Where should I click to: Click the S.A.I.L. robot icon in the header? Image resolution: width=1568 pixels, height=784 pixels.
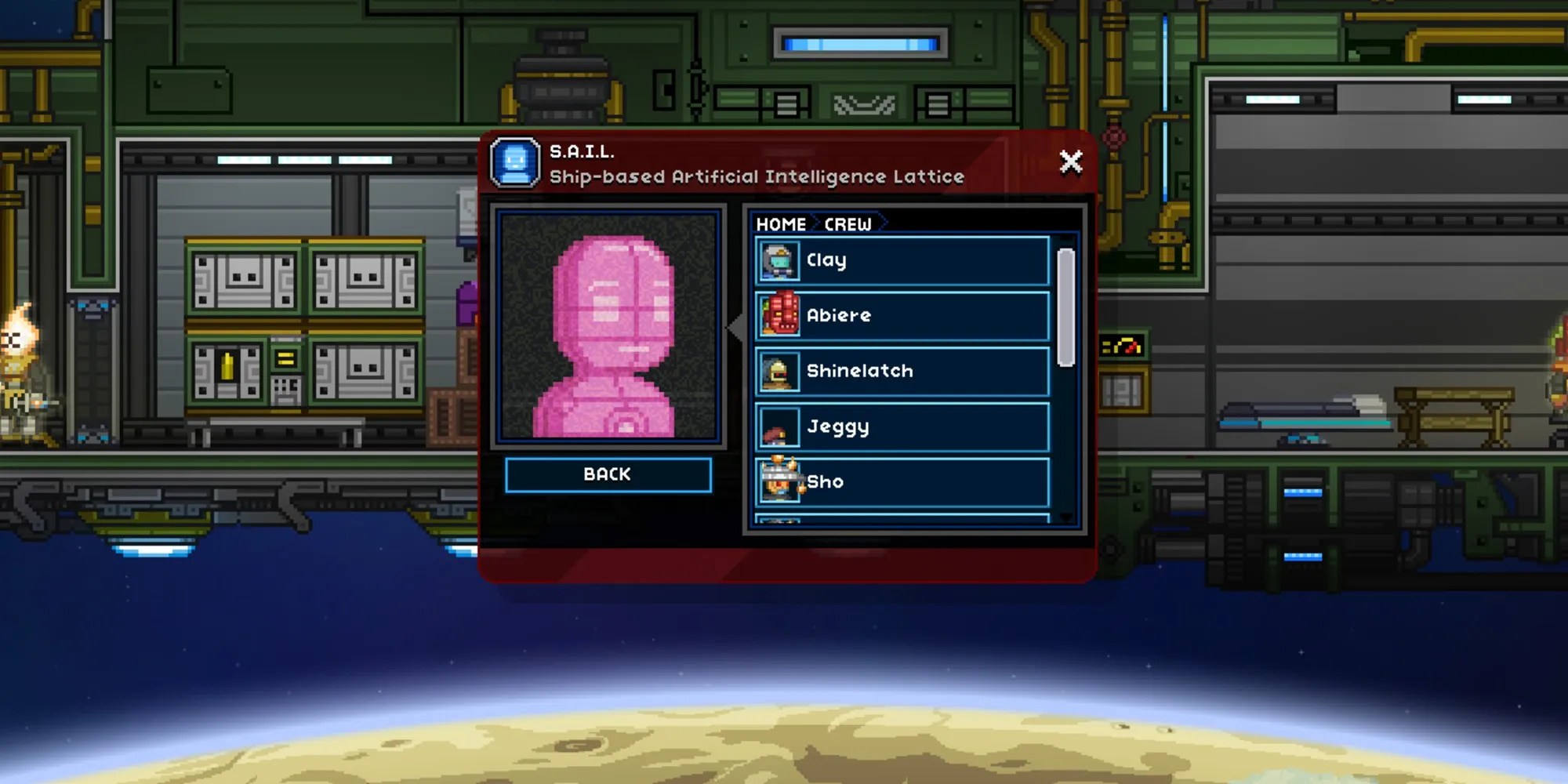click(514, 162)
